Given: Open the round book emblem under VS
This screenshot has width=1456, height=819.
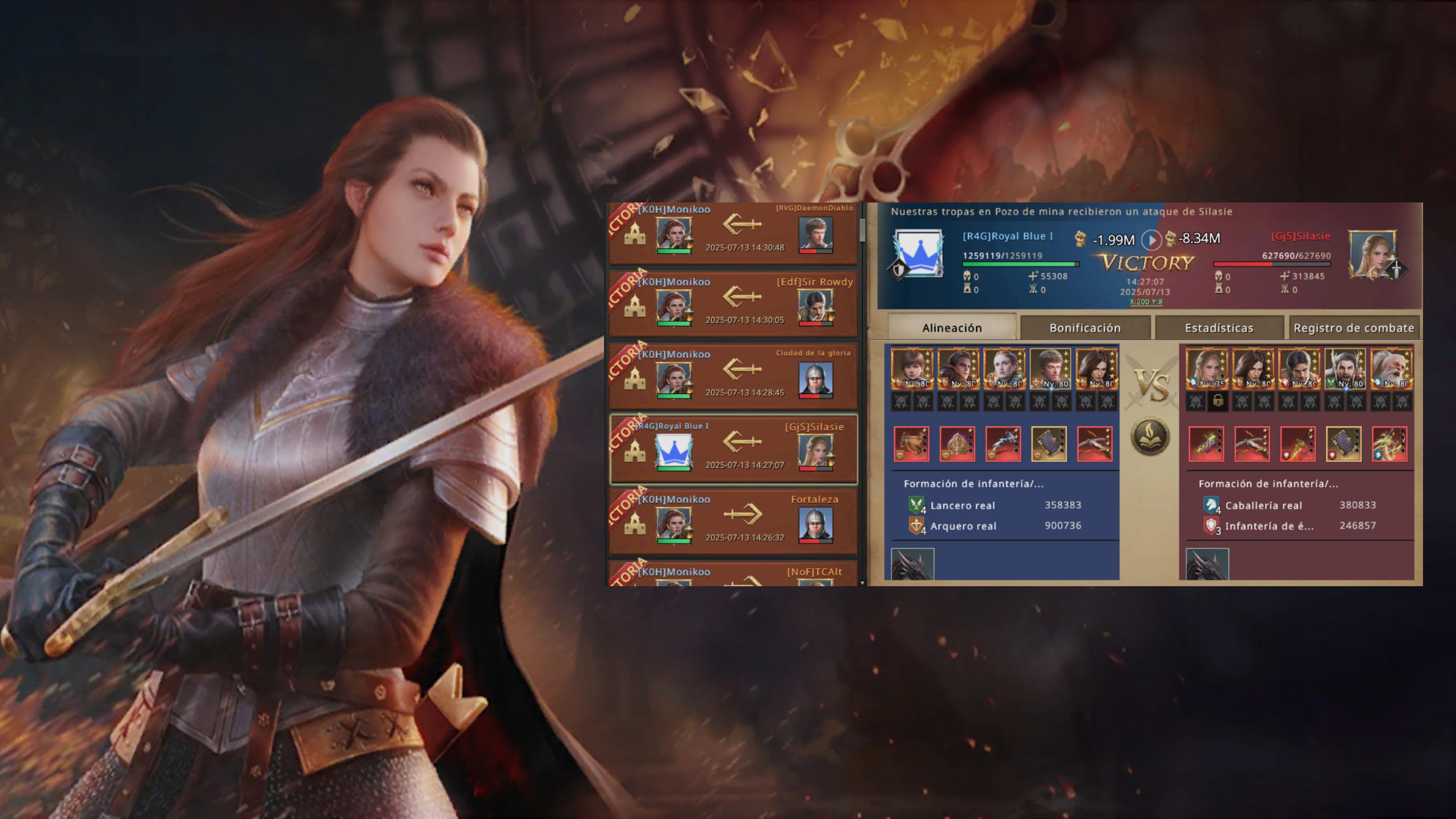Looking at the screenshot, I should point(1150,436).
